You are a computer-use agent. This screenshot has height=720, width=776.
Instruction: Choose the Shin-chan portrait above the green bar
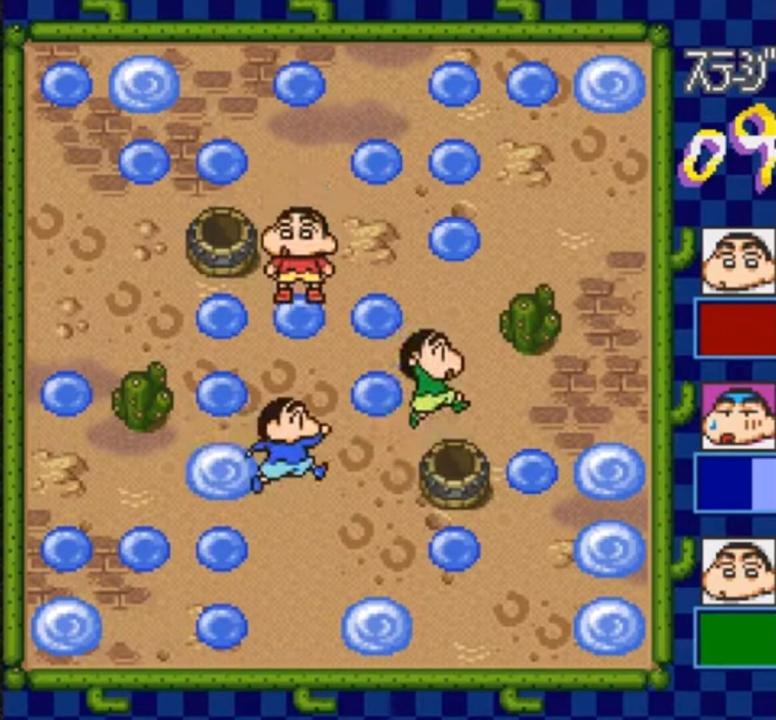pyautogui.click(x=738, y=571)
